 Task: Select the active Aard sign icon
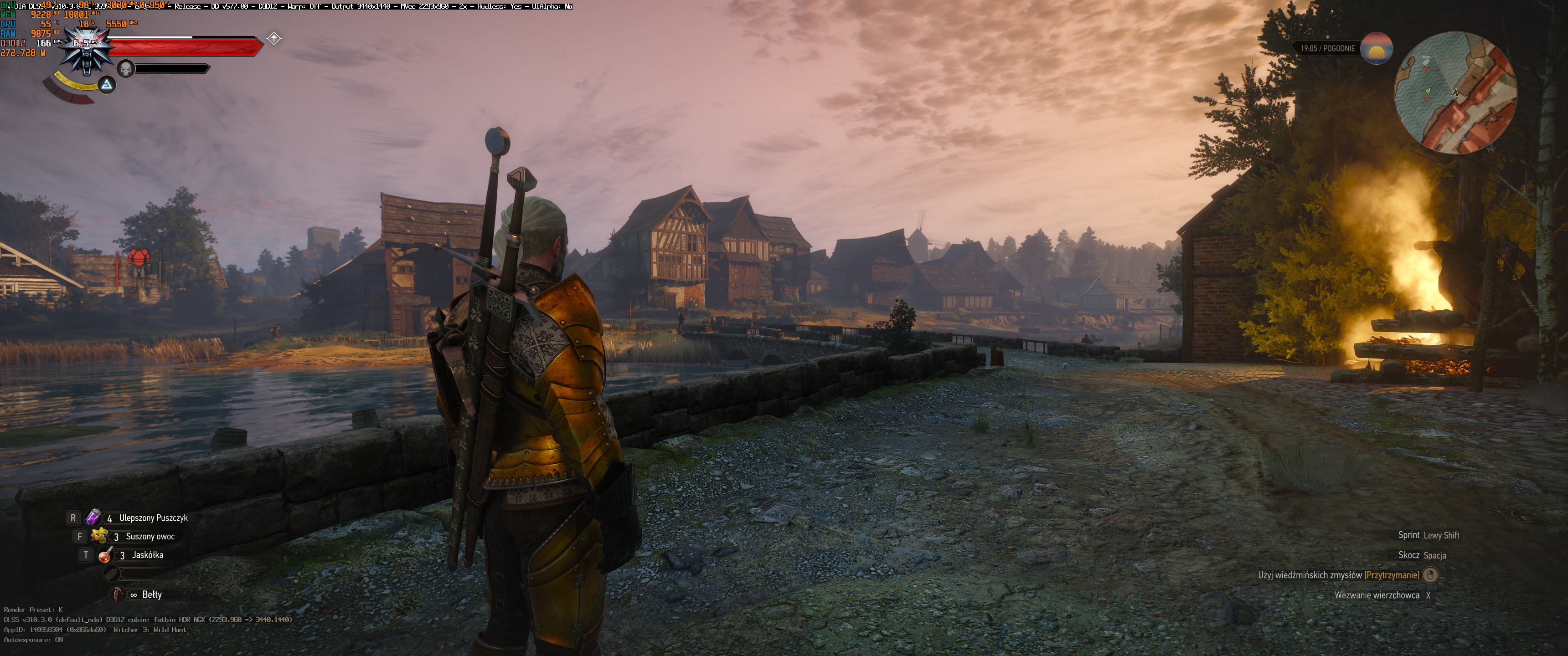(107, 85)
